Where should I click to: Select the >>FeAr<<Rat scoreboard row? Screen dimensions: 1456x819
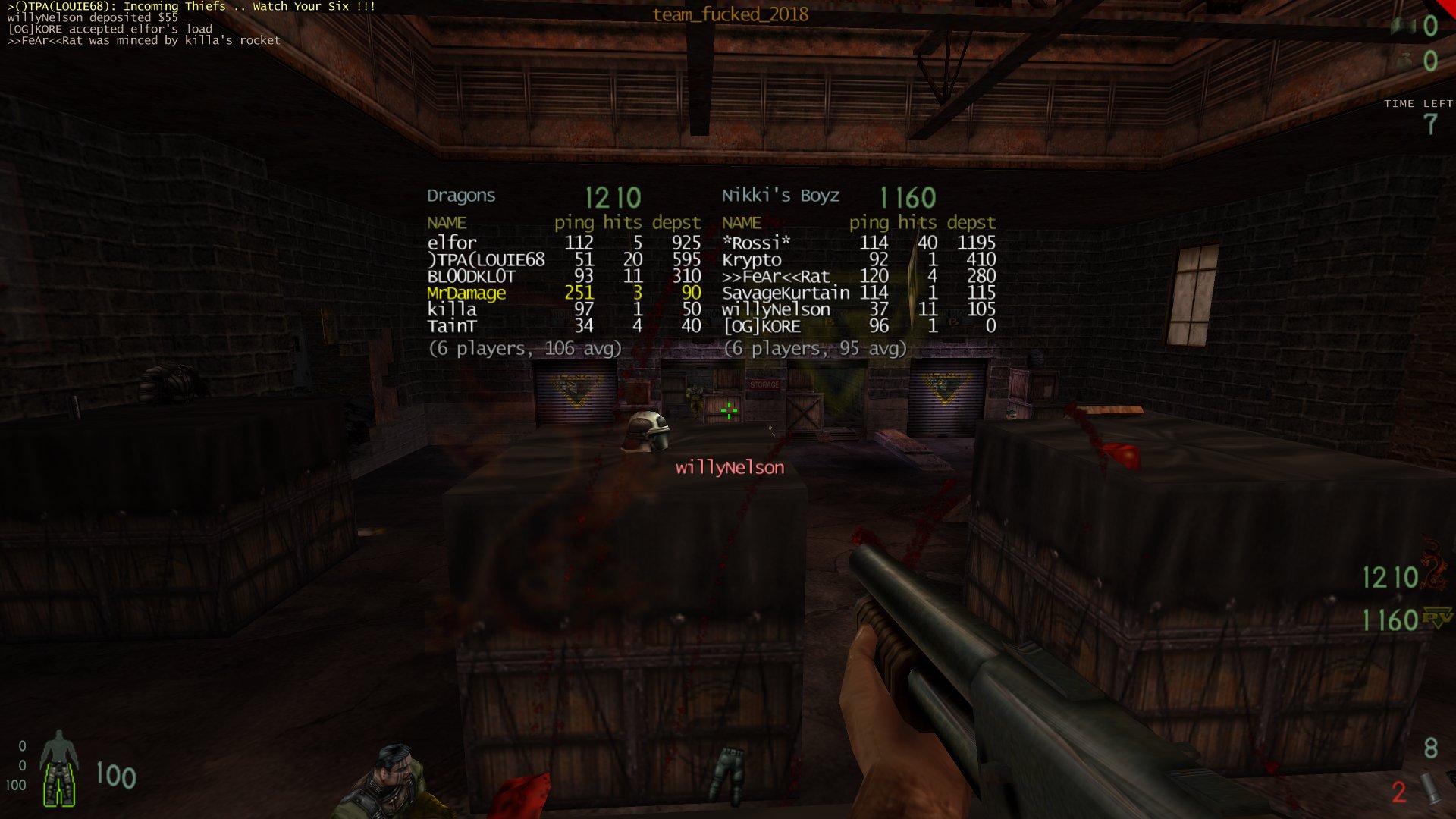coord(858,276)
